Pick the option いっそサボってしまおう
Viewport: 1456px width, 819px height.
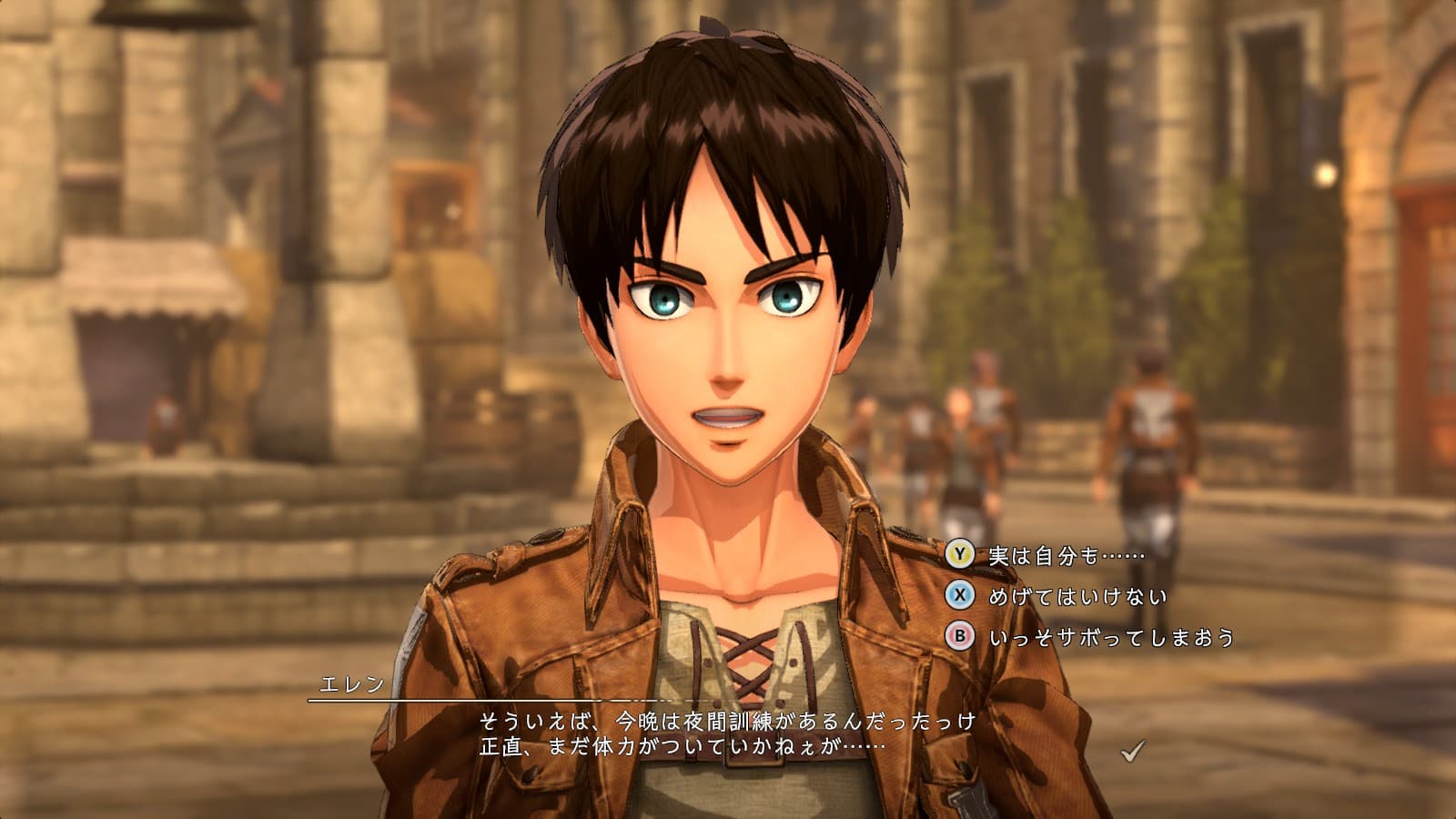(x=1111, y=637)
